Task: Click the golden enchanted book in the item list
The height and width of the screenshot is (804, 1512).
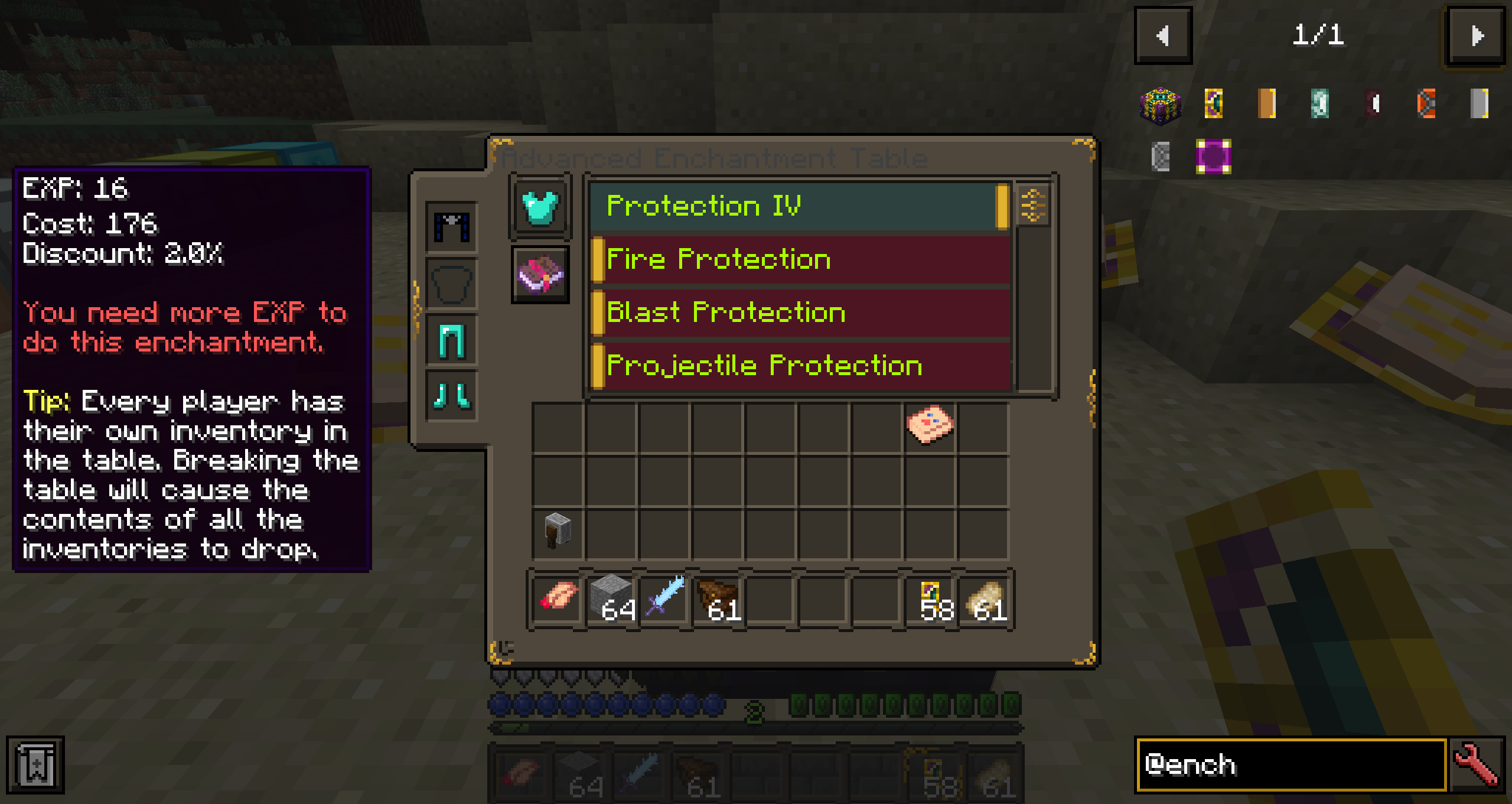Action: click(x=1213, y=104)
